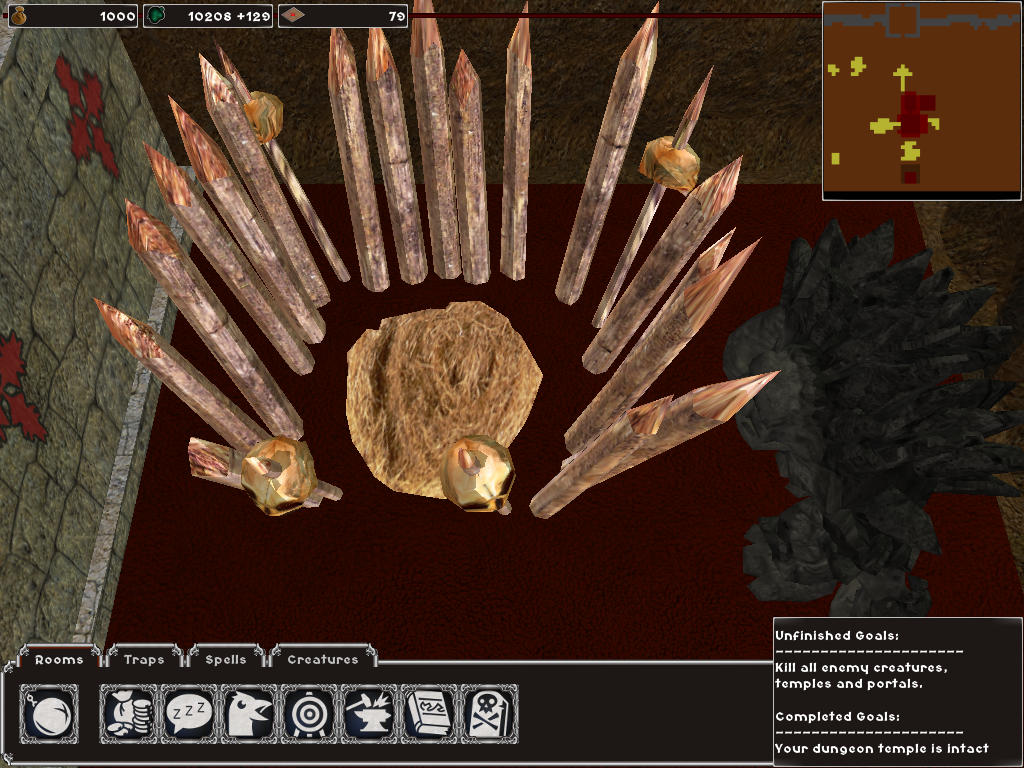Pick the hatchery chicken-head room icon
Viewport: 1024px width, 768px height.
(249, 713)
